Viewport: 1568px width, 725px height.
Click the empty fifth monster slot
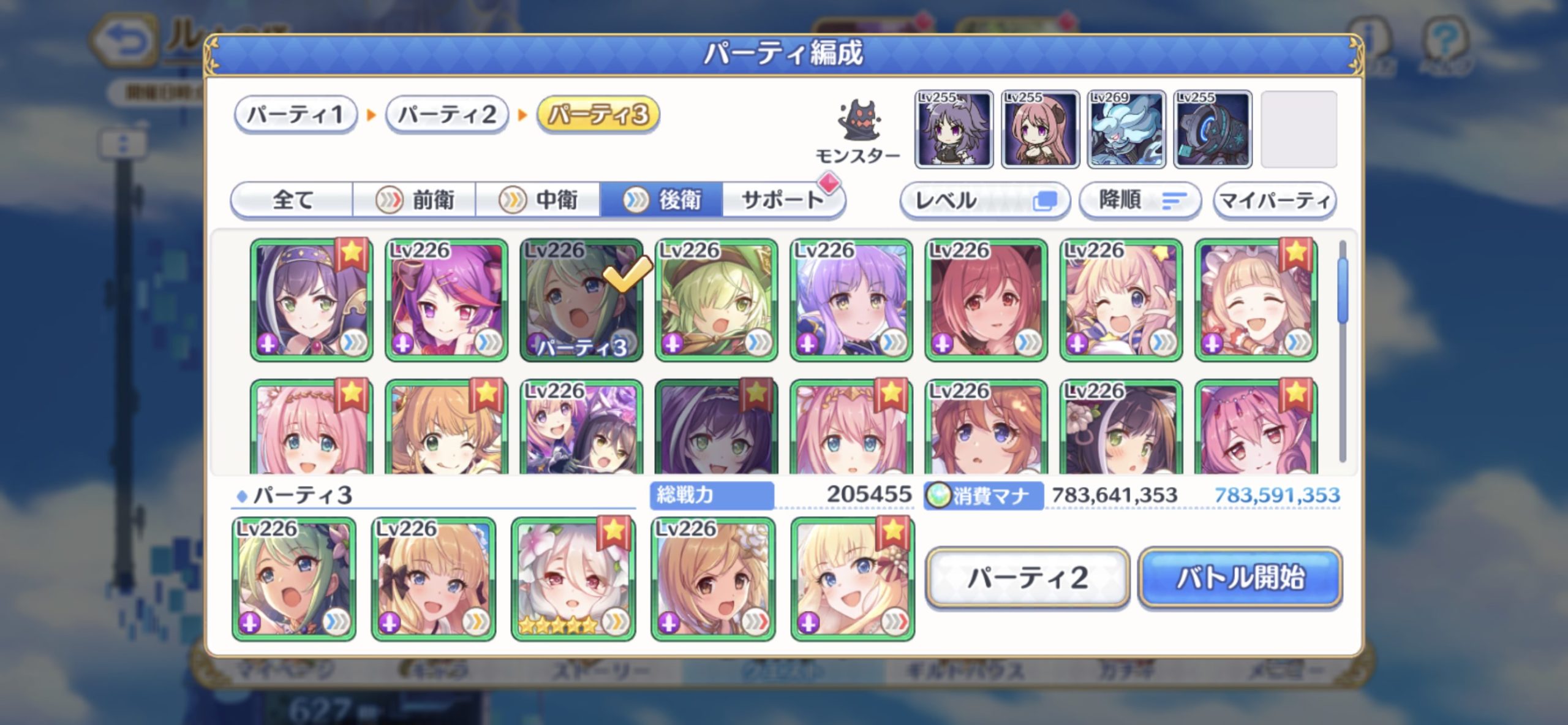[x=1298, y=129]
